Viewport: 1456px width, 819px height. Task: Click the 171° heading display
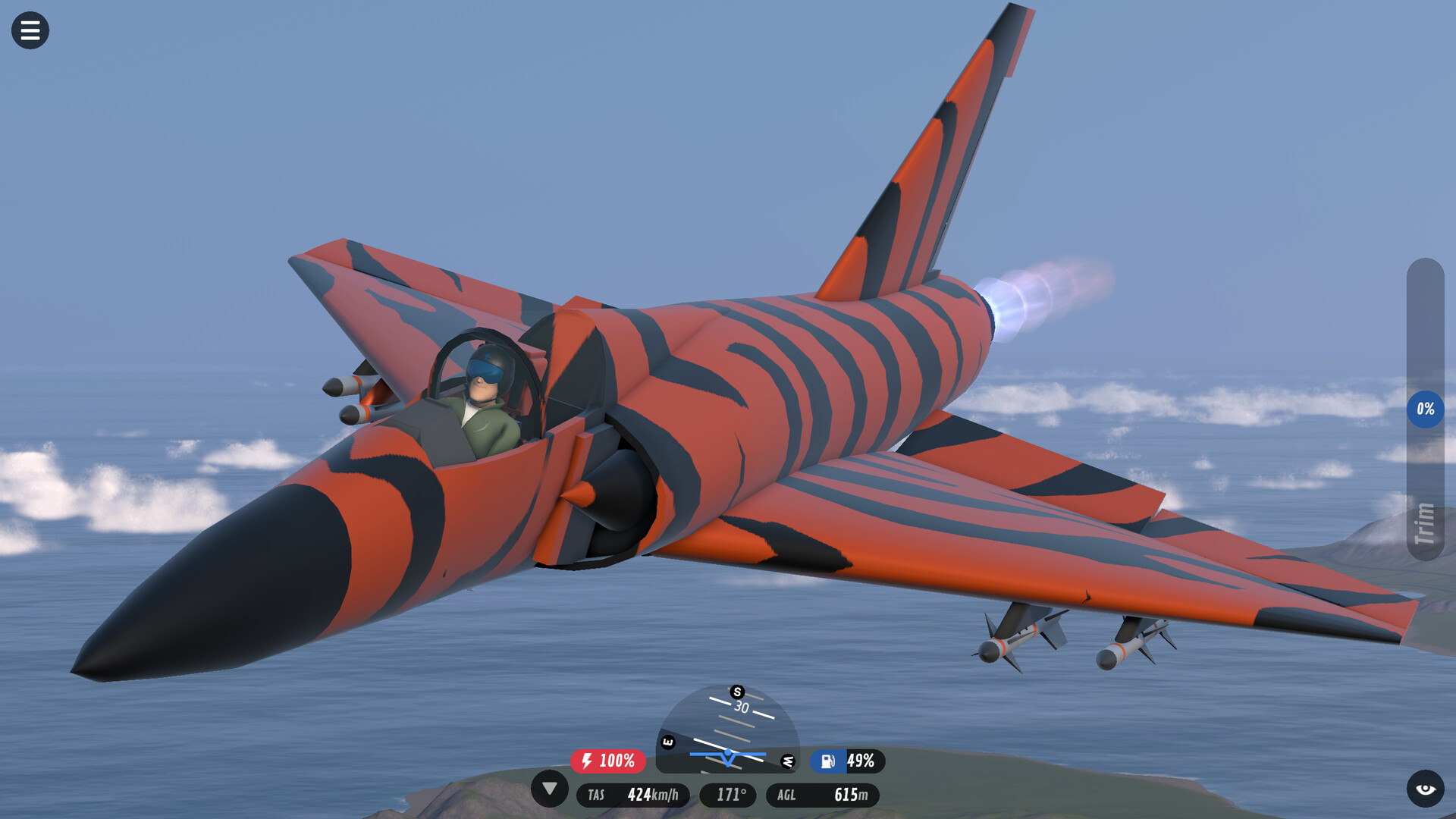(728, 795)
